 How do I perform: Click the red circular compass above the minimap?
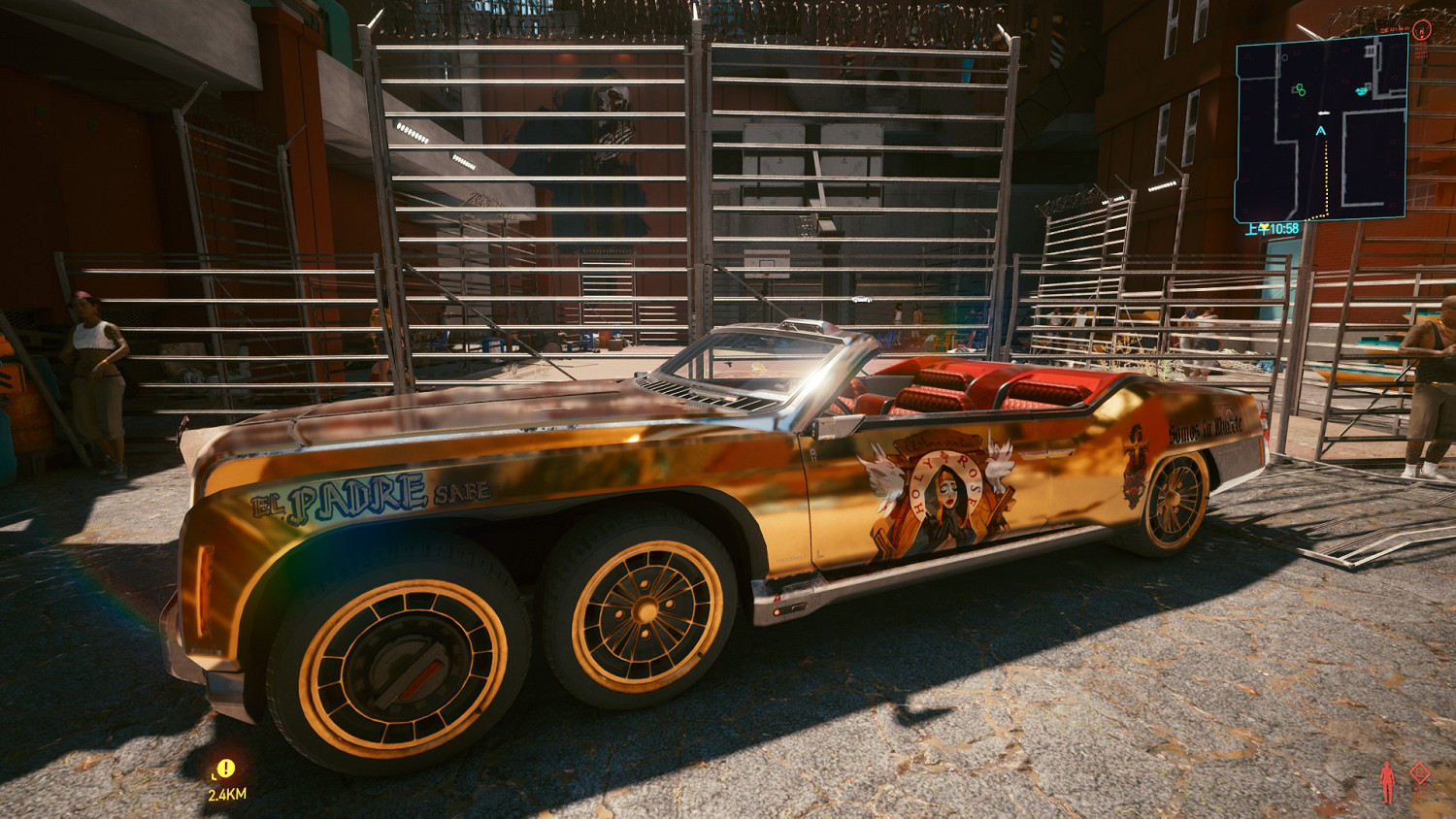(1421, 30)
